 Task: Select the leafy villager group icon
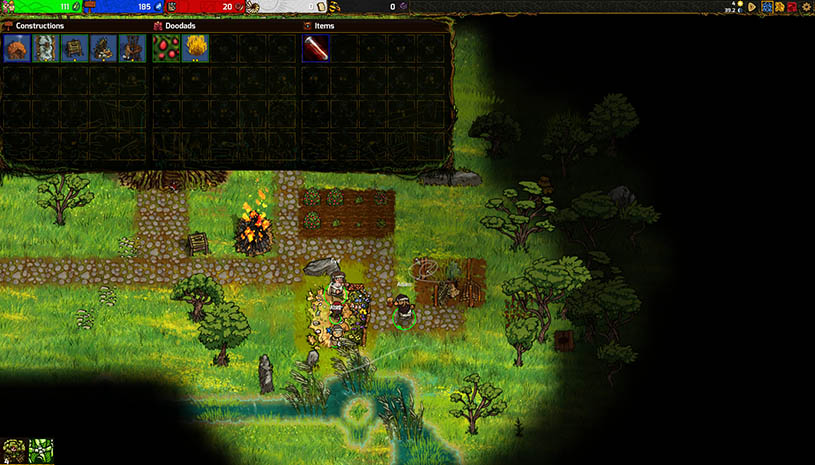click(x=14, y=451)
